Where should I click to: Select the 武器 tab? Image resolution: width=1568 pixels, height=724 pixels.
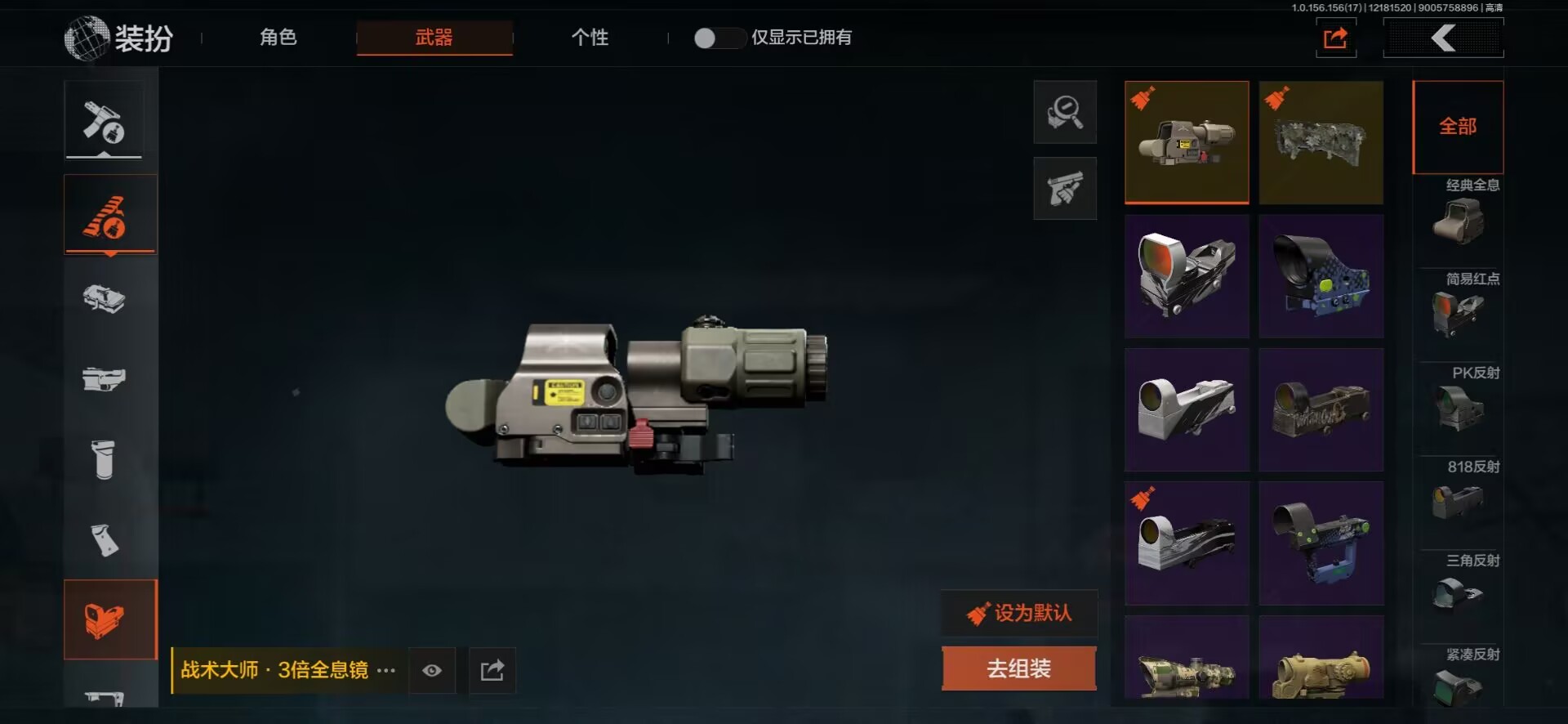(434, 38)
